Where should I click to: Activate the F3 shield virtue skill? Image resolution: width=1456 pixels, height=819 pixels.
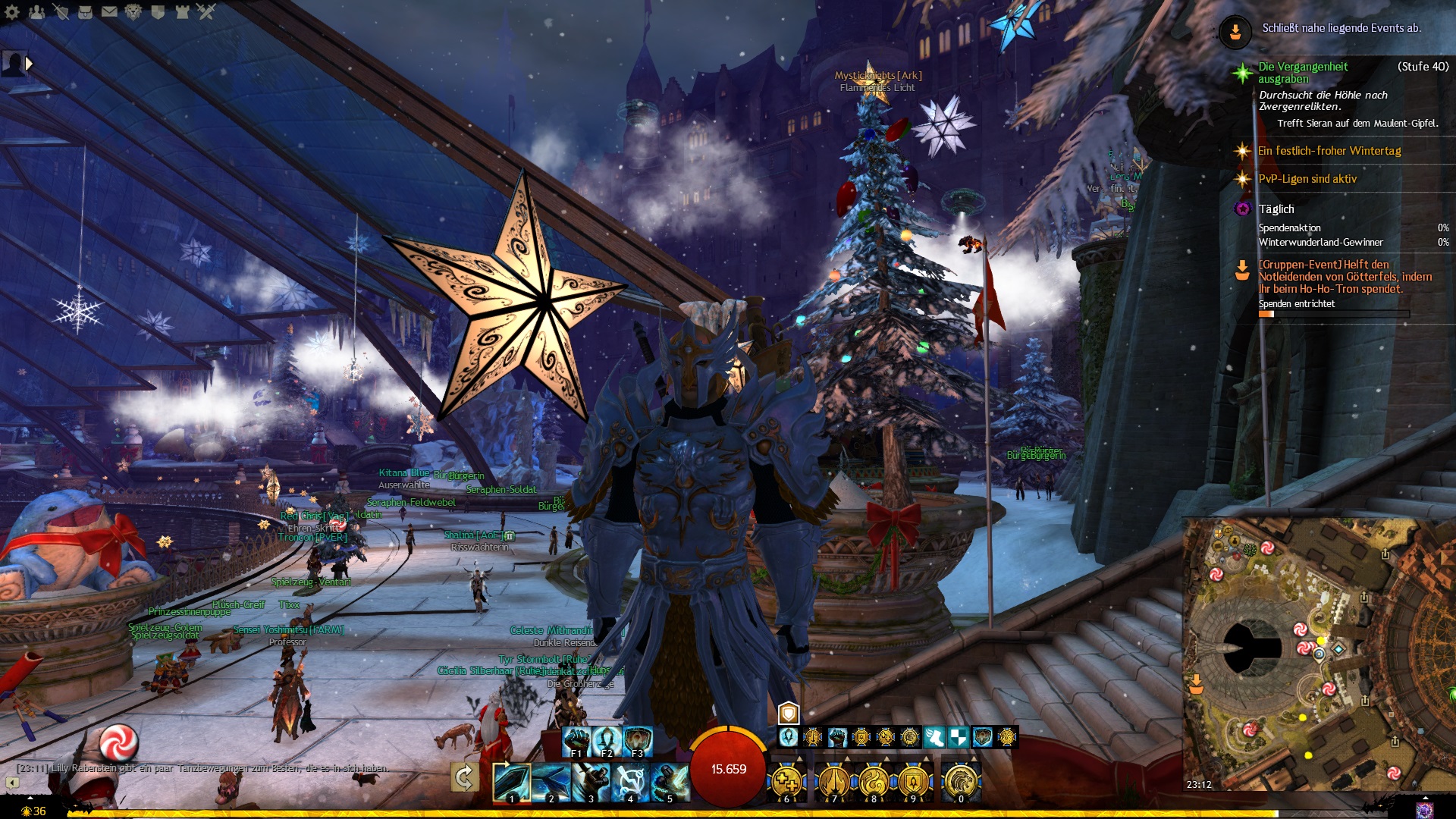pos(638,741)
